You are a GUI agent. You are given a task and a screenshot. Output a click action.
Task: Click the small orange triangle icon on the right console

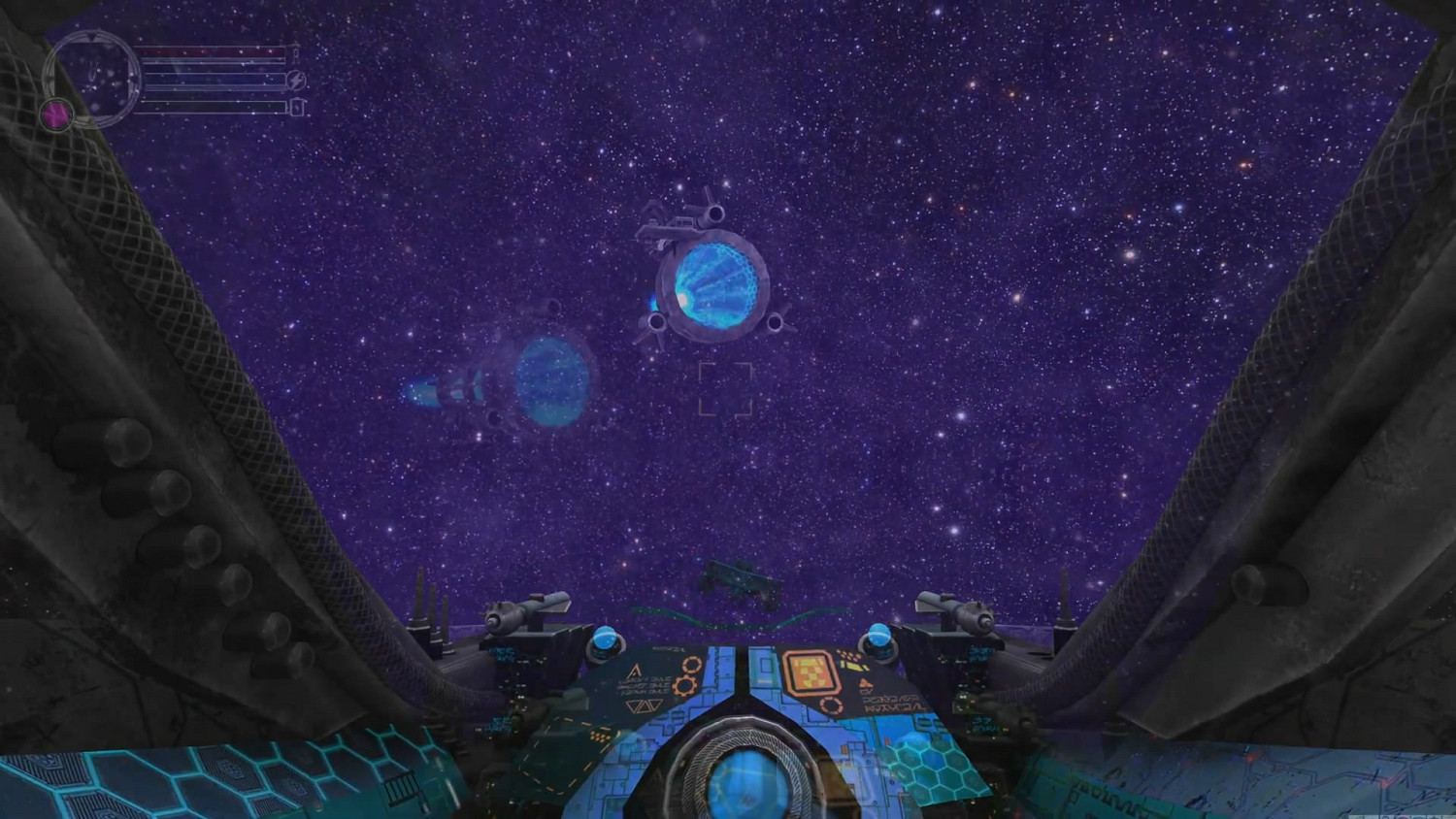coord(863,683)
